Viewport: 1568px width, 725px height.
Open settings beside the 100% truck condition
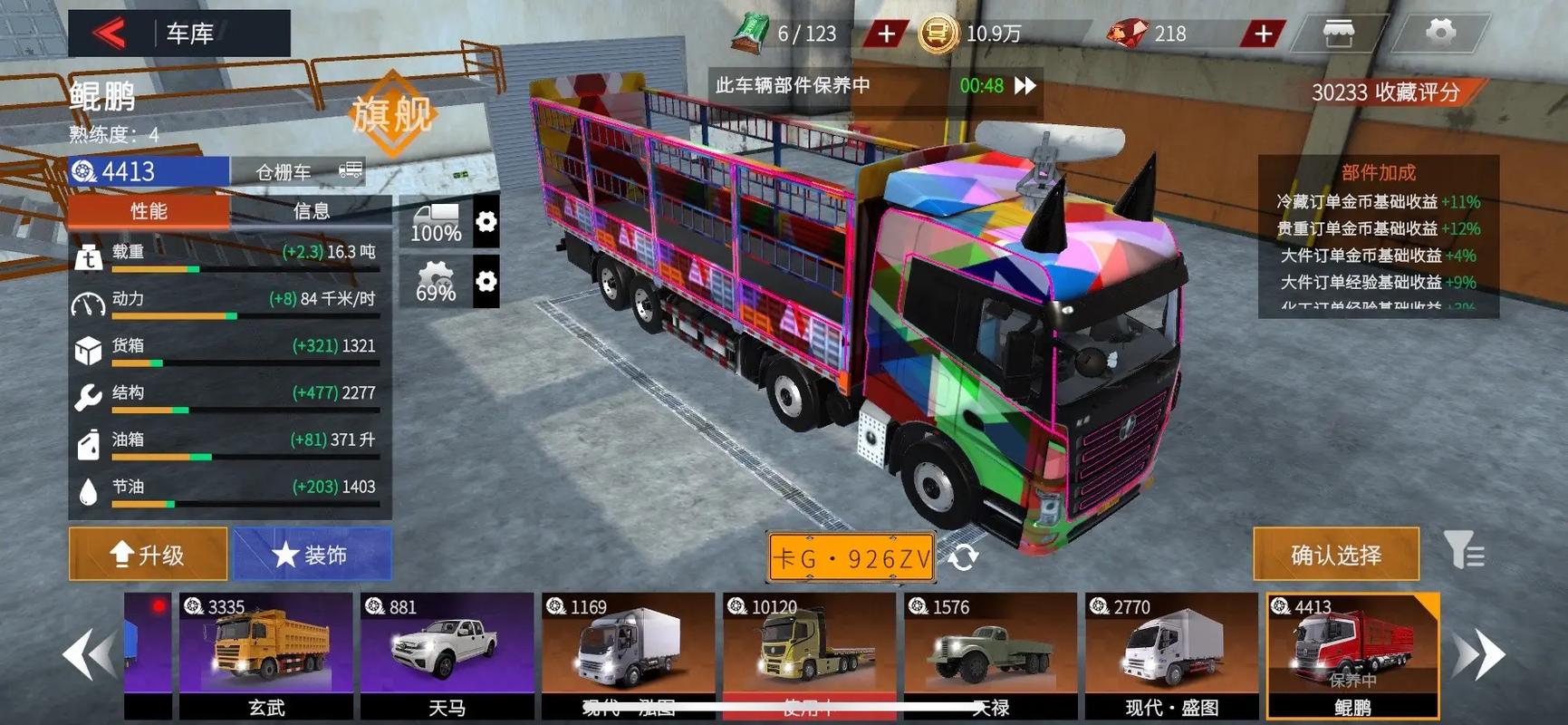click(x=486, y=221)
